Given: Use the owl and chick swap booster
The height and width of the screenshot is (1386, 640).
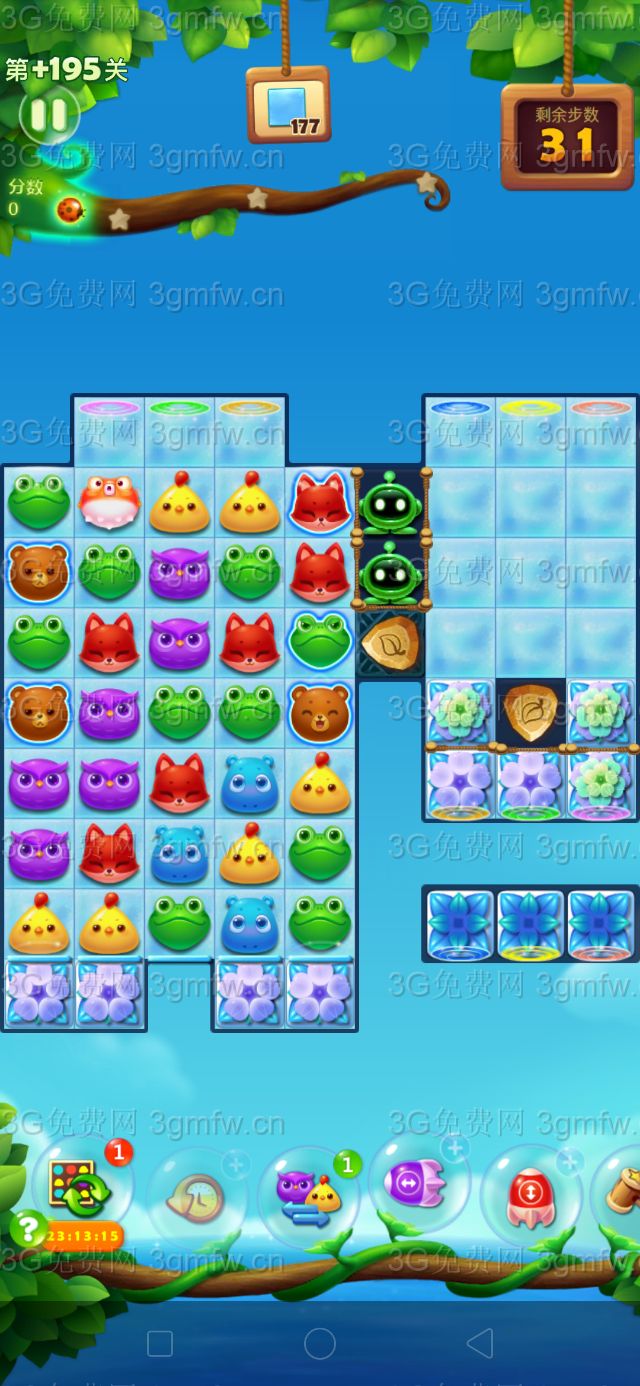Looking at the screenshot, I should 308,1194.
